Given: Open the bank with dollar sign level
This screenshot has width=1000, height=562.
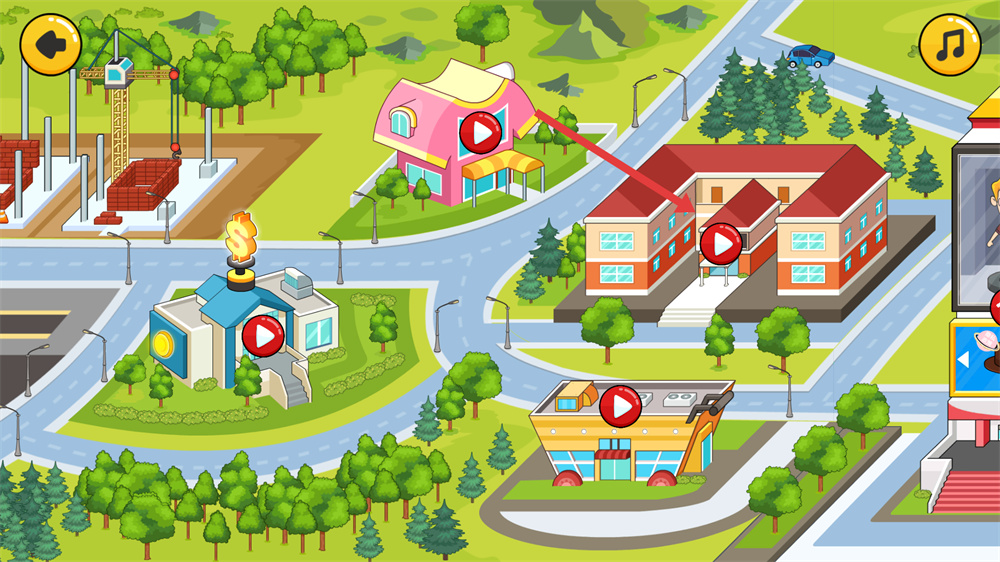Looking at the screenshot, I should (263, 335).
